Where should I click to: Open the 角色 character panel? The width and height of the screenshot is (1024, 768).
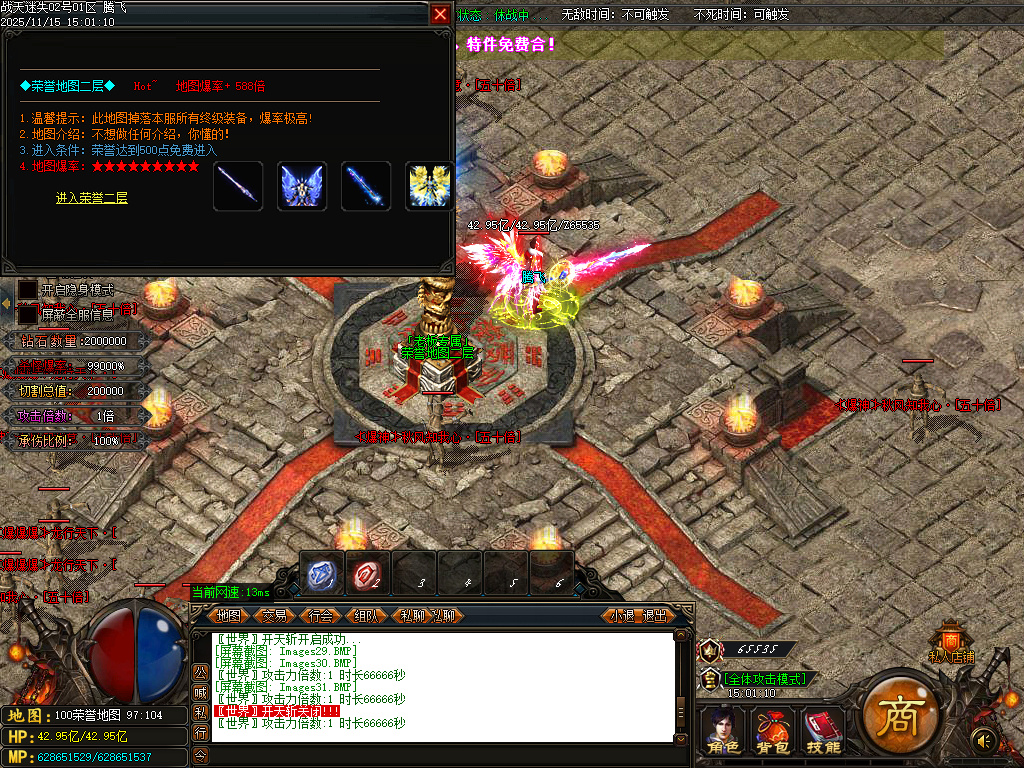722,731
